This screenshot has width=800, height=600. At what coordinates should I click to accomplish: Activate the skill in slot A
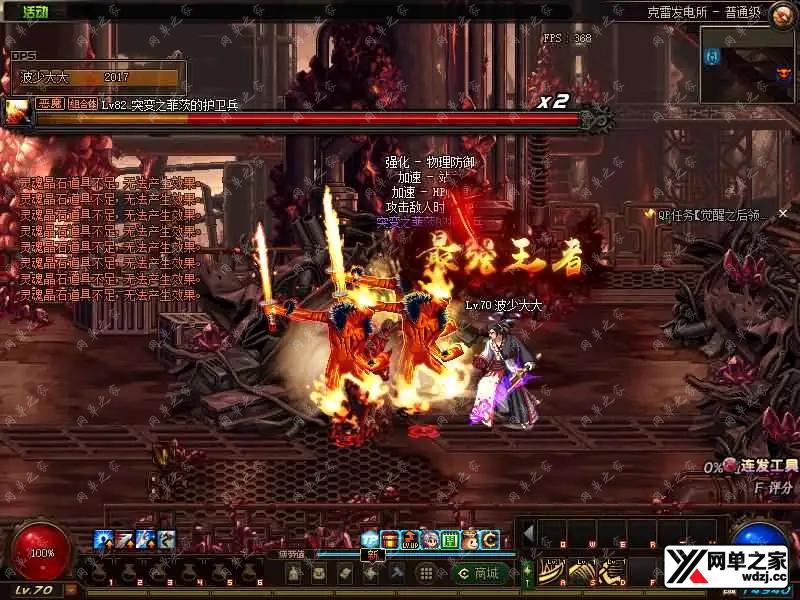(x=549, y=571)
